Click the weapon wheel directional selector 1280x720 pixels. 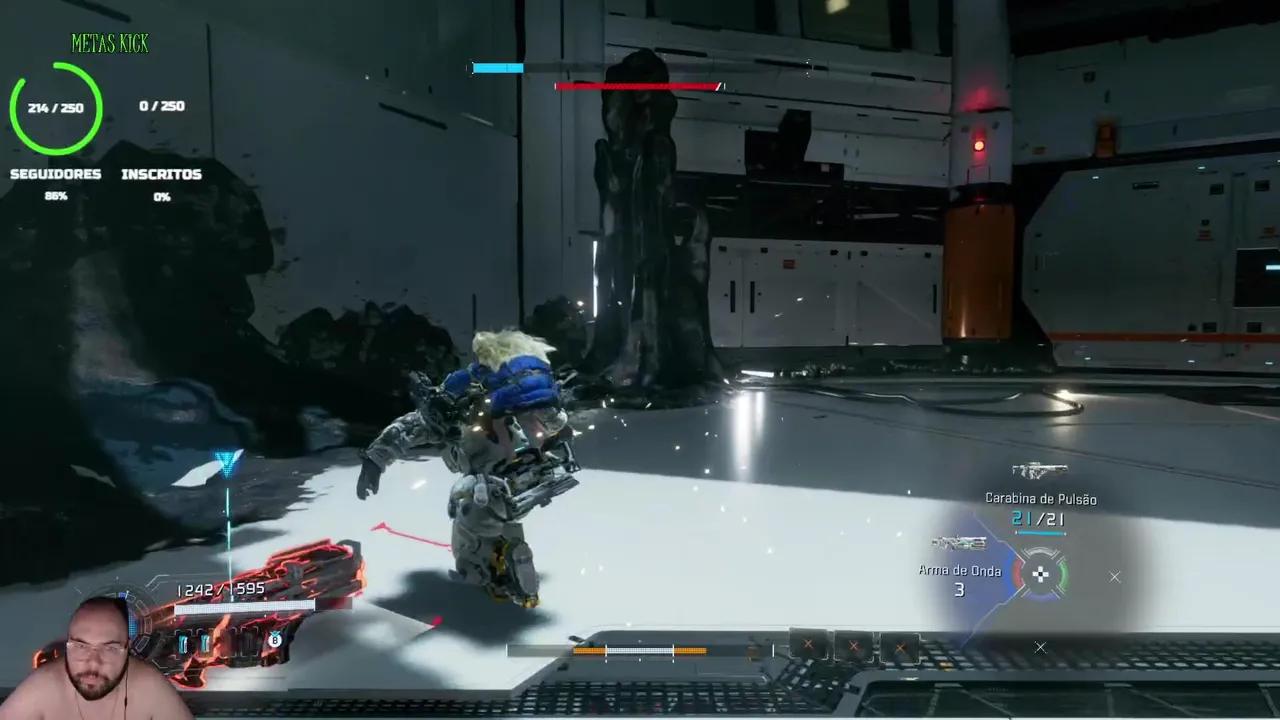(1041, 574)
